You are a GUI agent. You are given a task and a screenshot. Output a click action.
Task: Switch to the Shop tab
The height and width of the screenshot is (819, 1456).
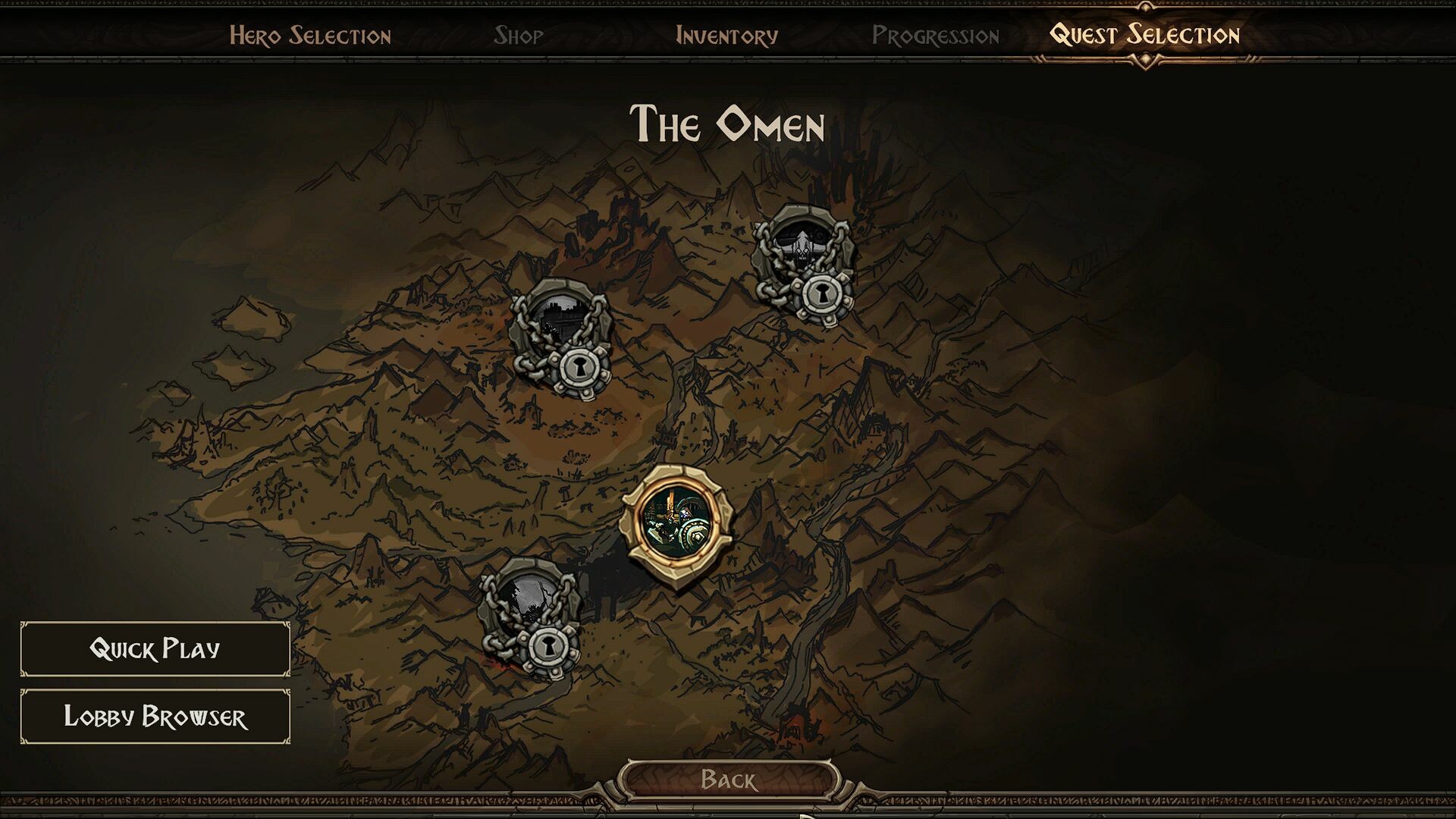[519, 34]
